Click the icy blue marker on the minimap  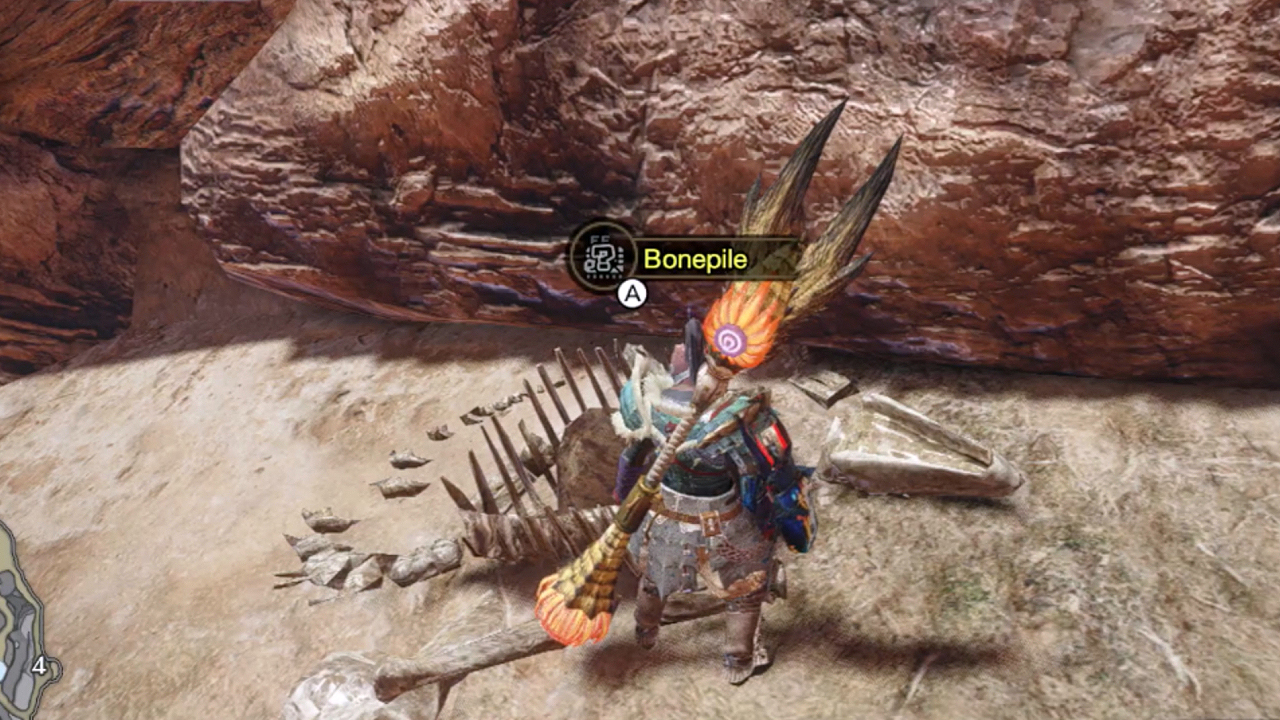coord(4,670)
